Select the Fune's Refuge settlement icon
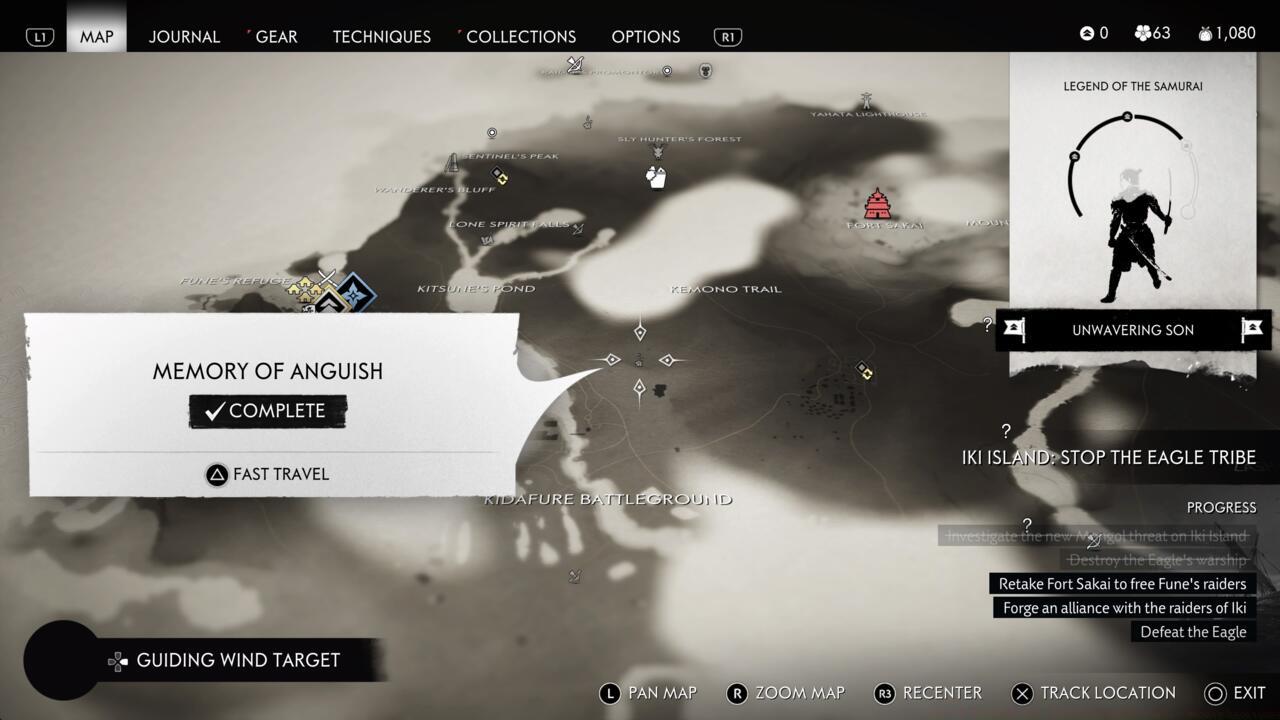Viewport: 1280px width, 720px height. tap(304, 289)
